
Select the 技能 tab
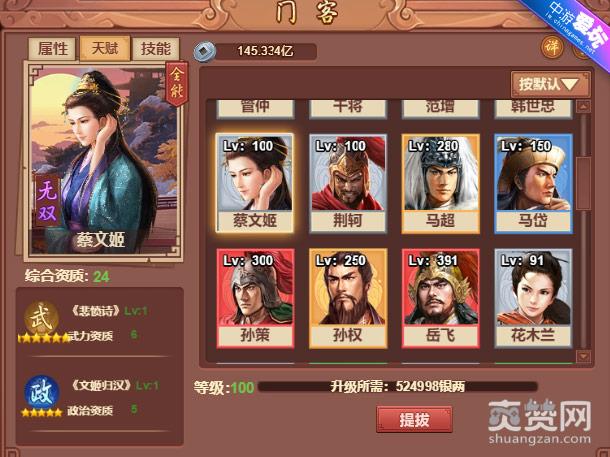[x=155, y=49]
